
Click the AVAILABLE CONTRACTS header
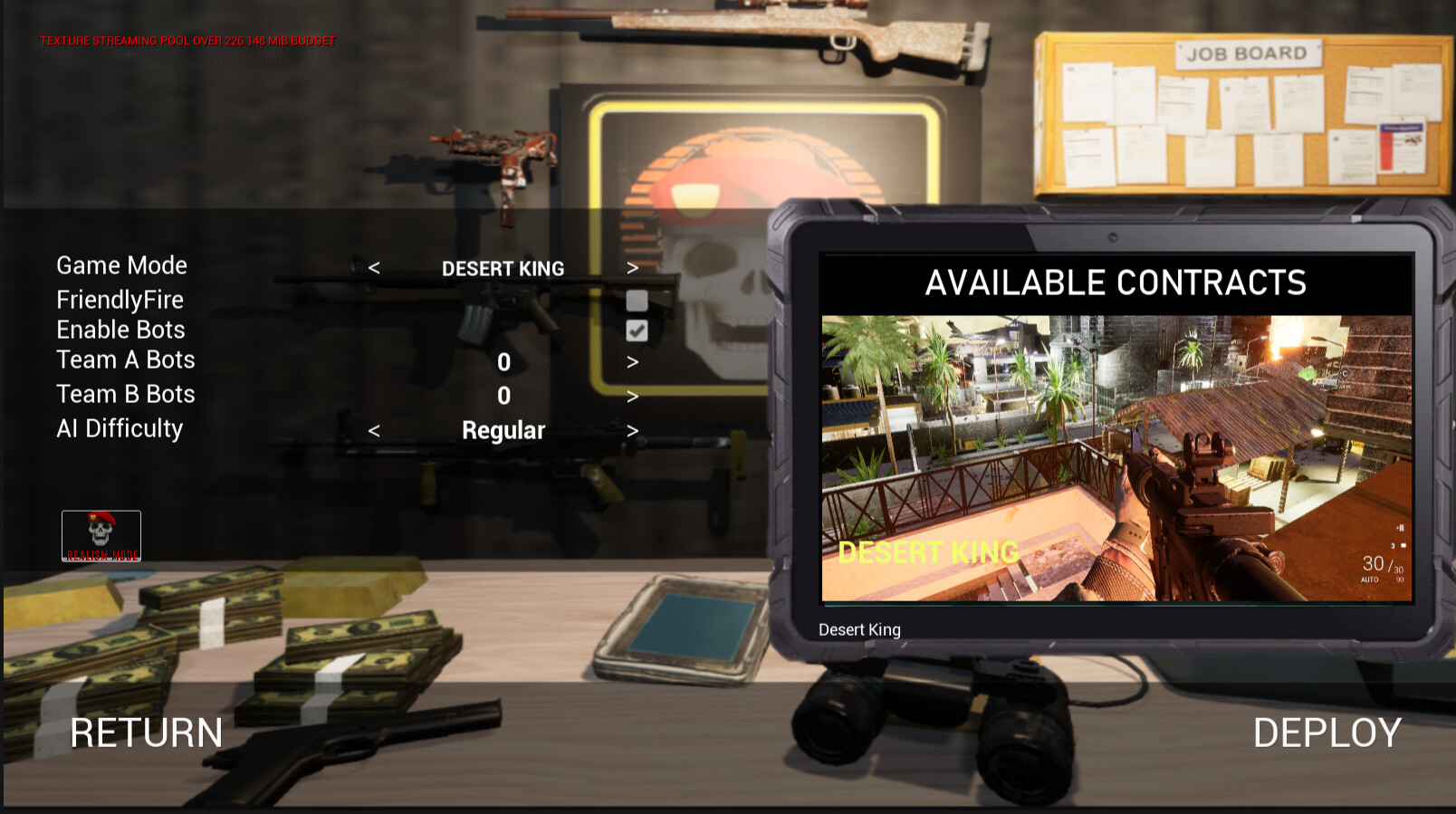(x=1116, y=282)
